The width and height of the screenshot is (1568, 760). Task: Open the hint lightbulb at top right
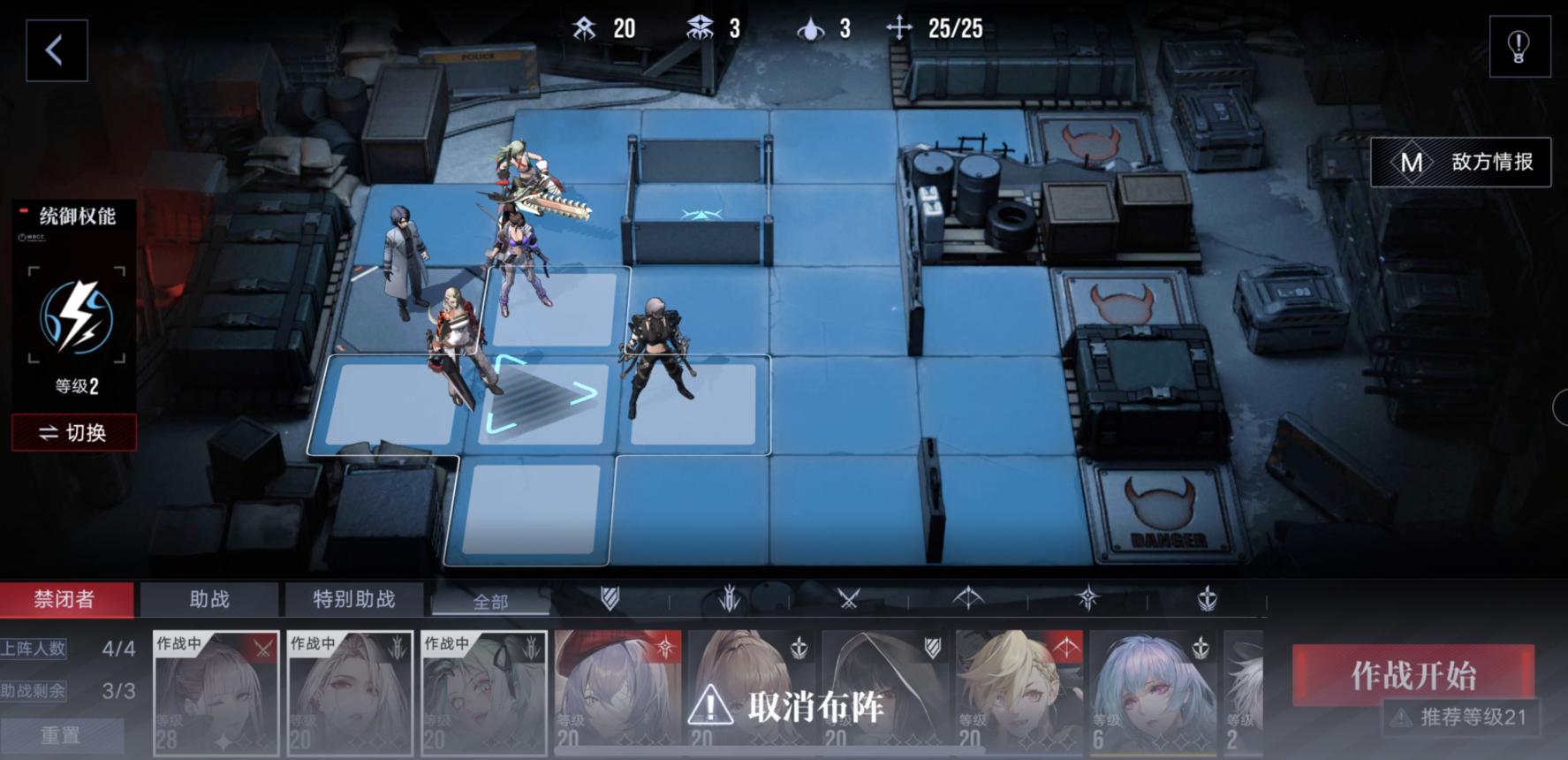pyautogui.click(x=1518, y=48)
